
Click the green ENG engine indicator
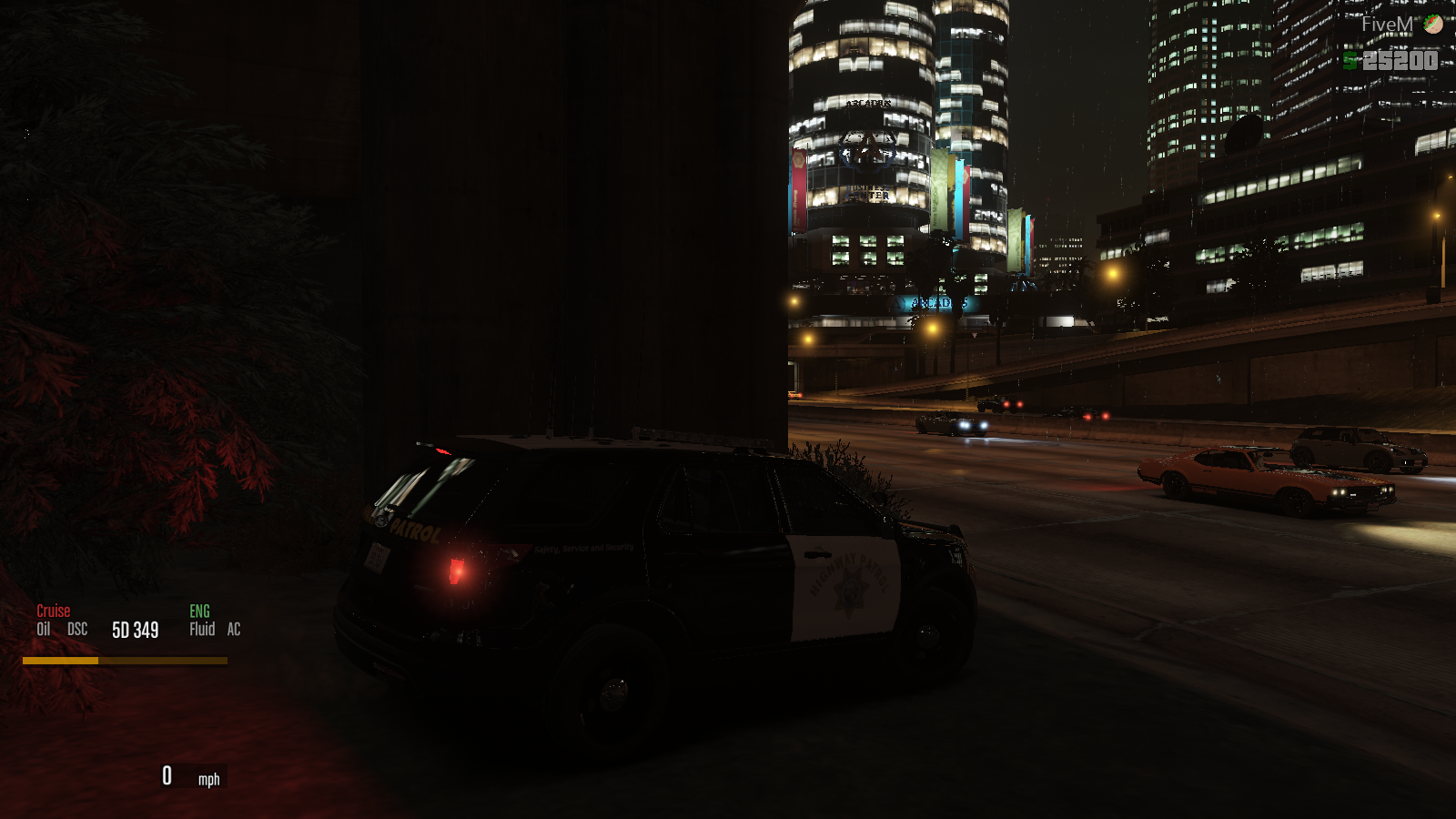click(x=199, y=611)
